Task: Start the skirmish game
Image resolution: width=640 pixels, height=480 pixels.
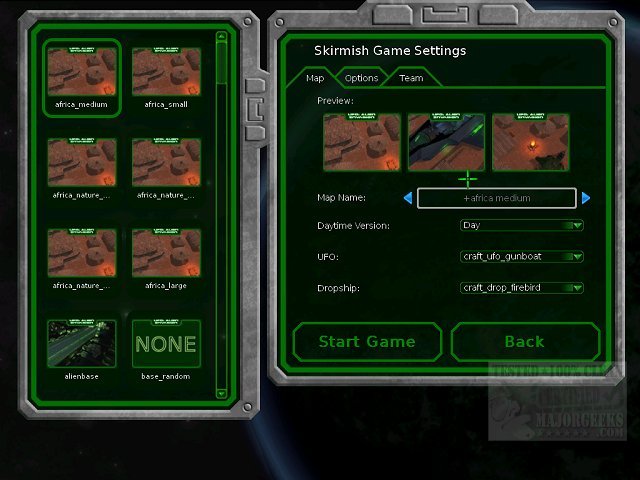Action: pyautogui.click(x=367, y=342)
